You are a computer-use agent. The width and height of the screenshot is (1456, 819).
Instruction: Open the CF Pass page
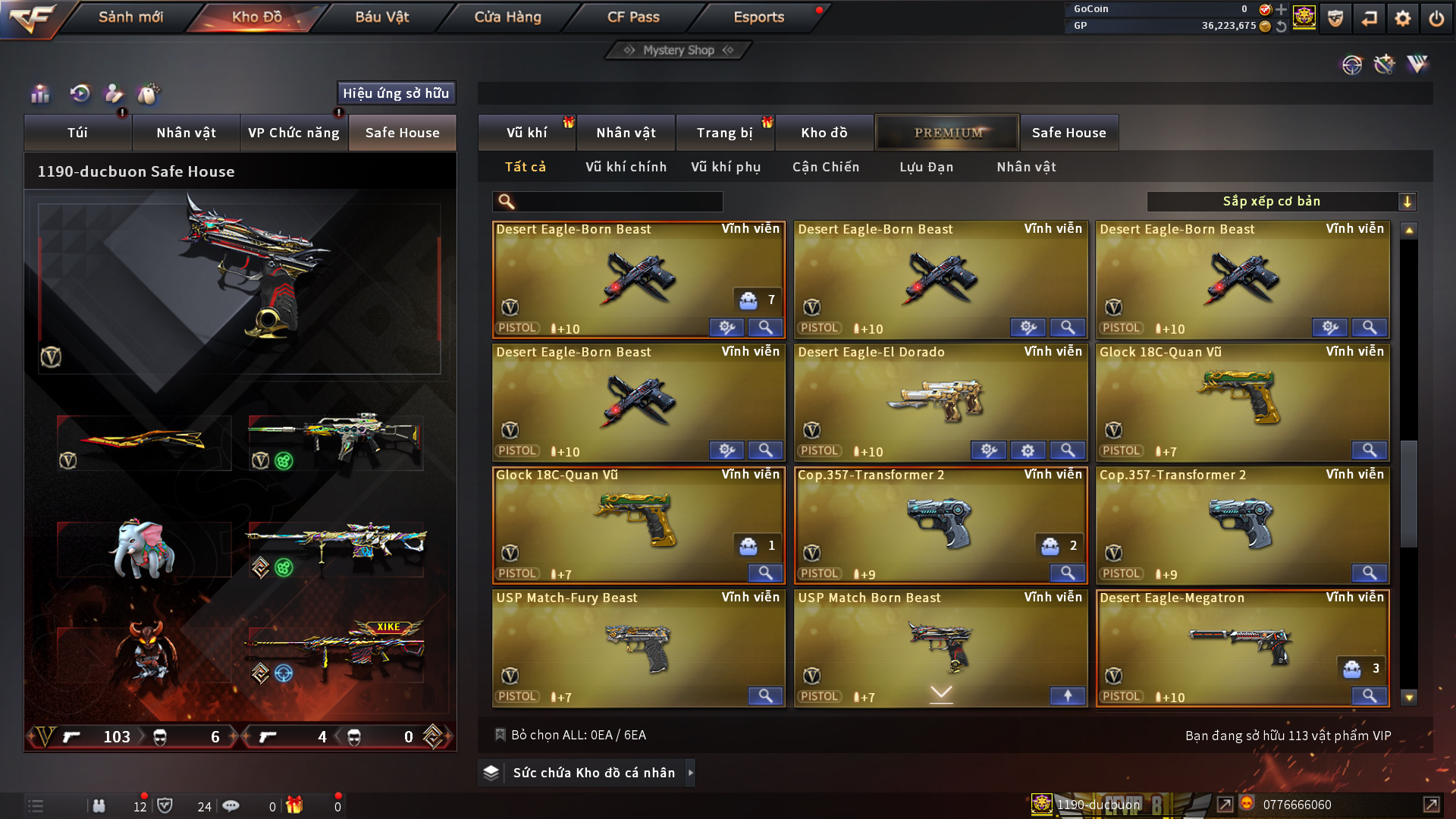(633, 17)
